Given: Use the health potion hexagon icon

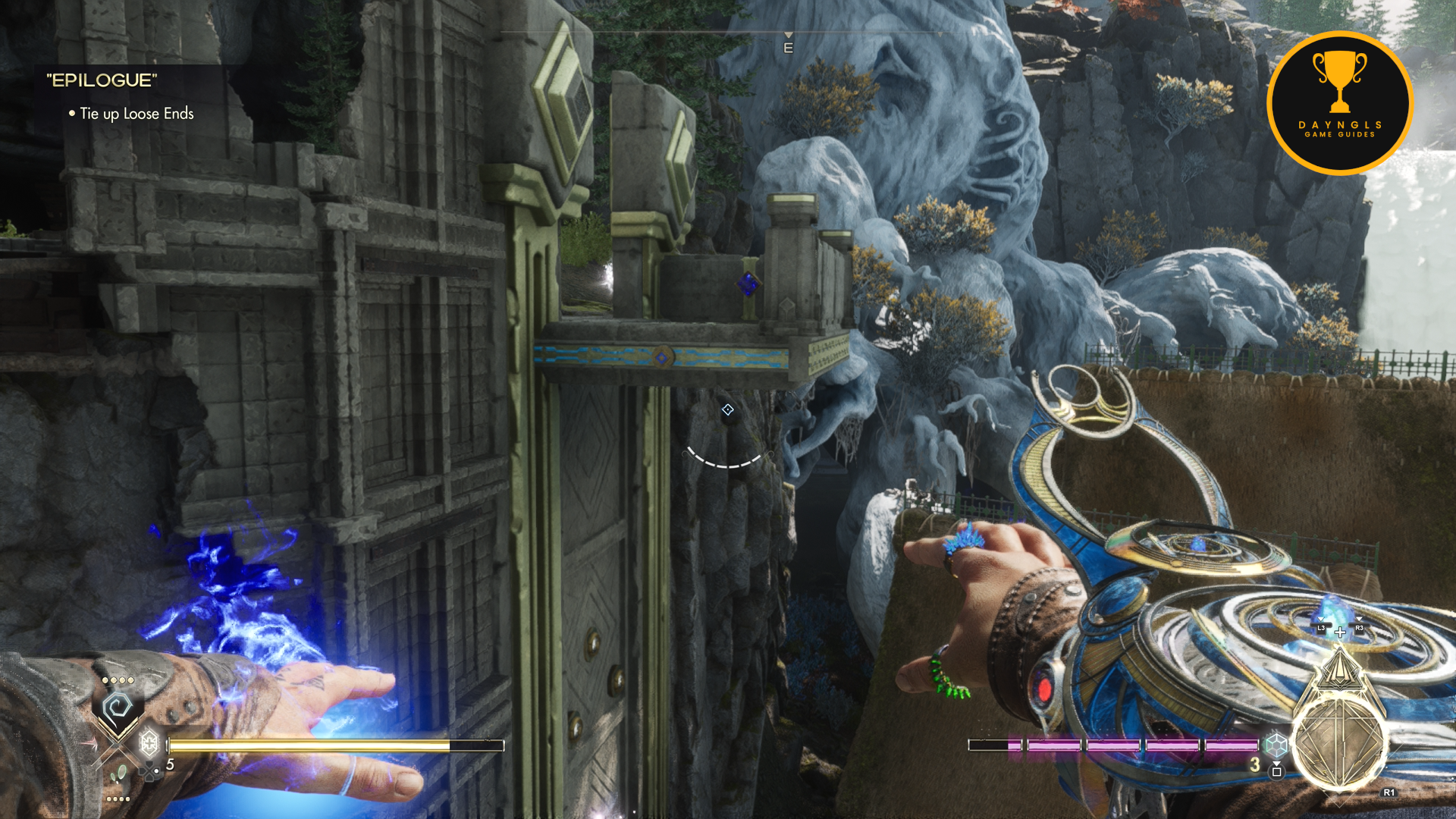Looking at the screenshot, I should point(149,743).
